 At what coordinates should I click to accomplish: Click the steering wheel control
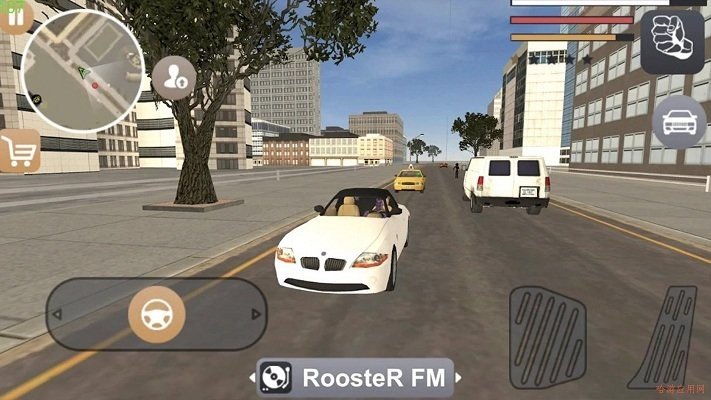click(x=157, y=314)
